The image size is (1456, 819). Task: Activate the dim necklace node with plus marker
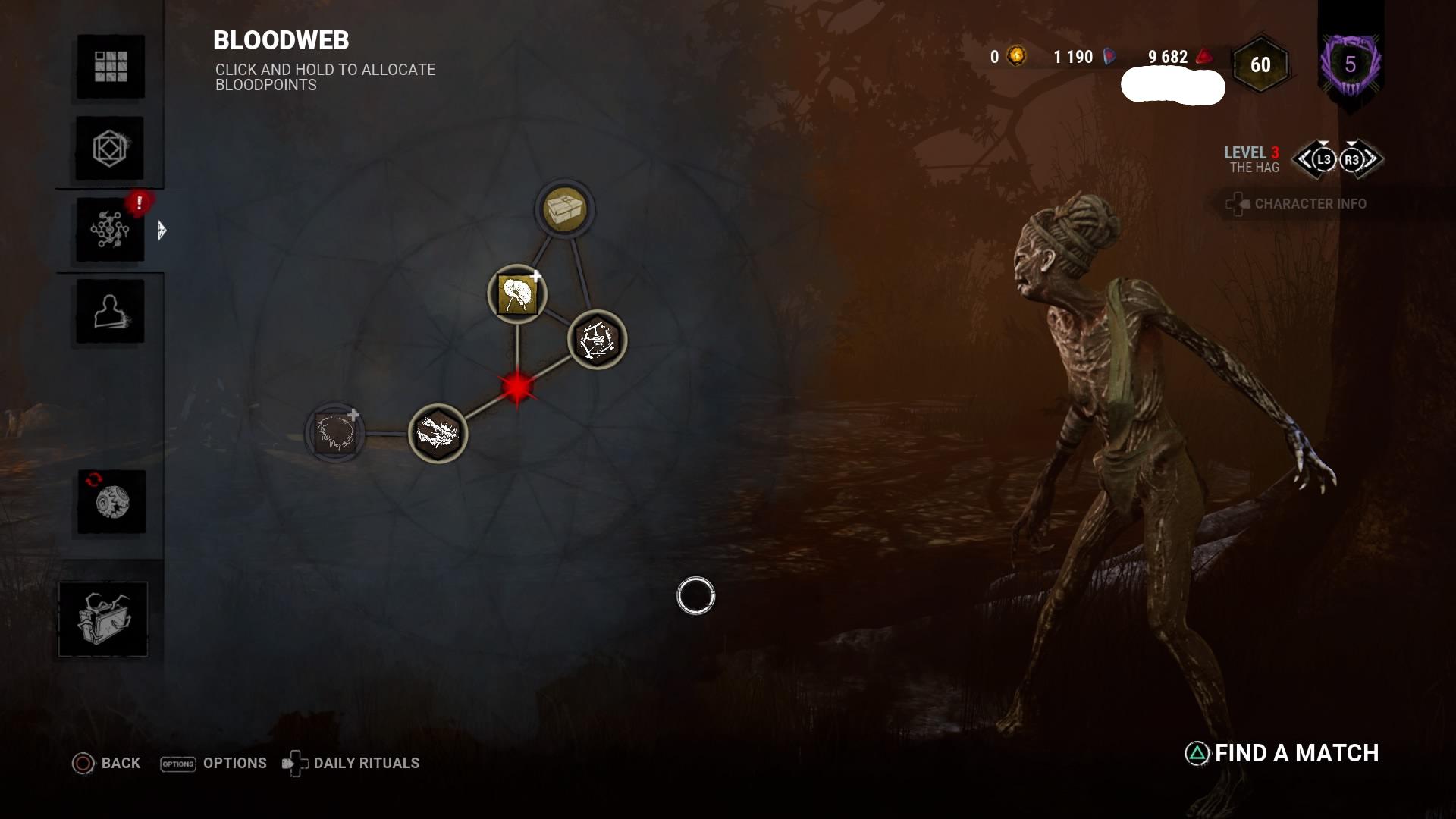coord(334,435)
